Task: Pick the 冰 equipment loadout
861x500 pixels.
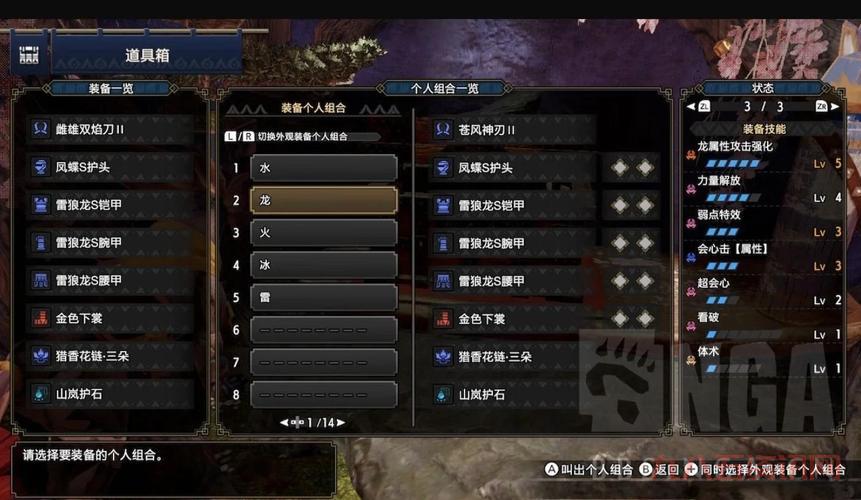Action: pyautogui.click(x=323, y=265)
